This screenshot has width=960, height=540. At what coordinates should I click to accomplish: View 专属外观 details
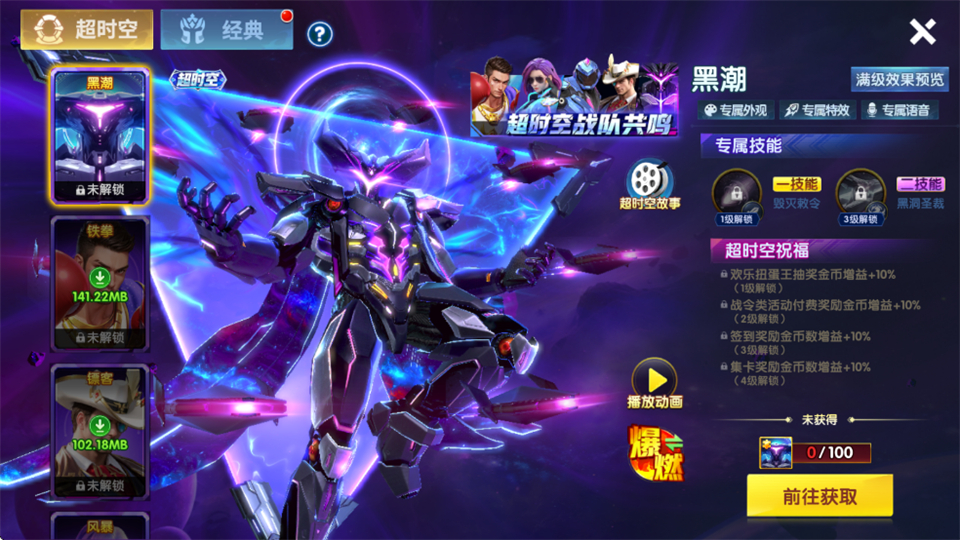(736, 110)
